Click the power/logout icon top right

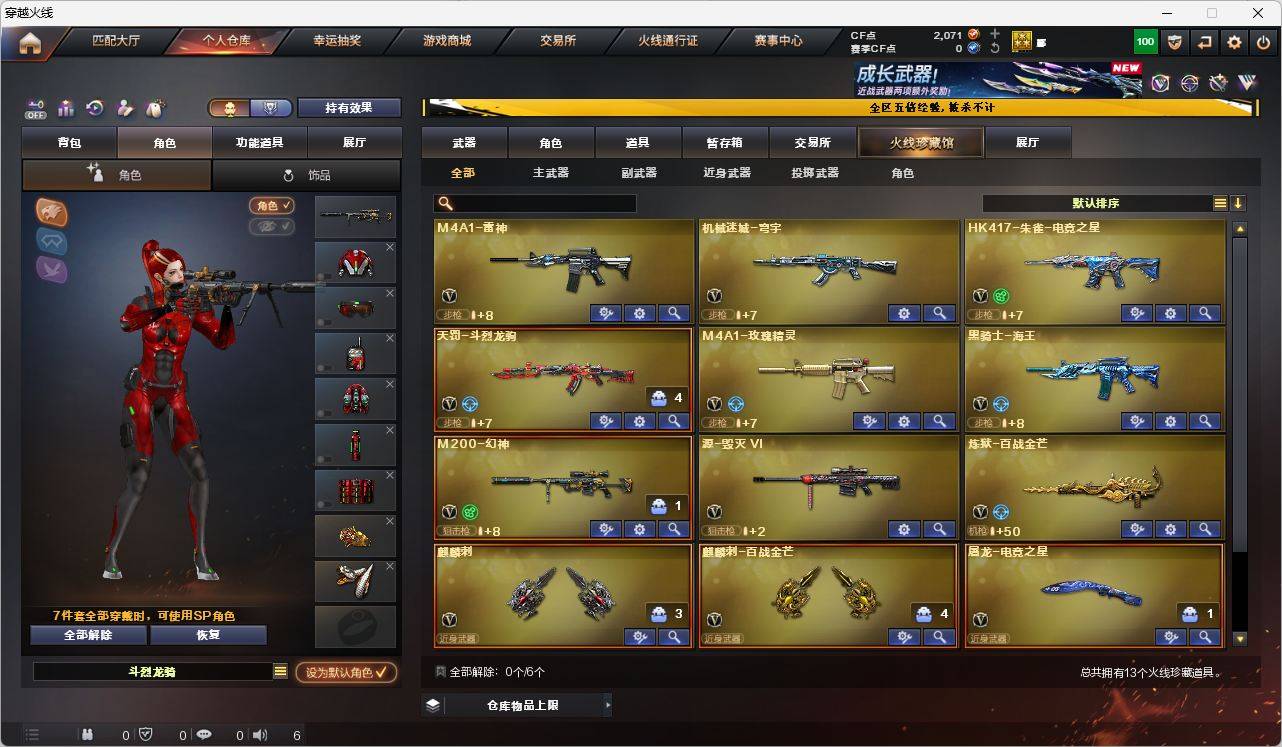[1262, 41]
